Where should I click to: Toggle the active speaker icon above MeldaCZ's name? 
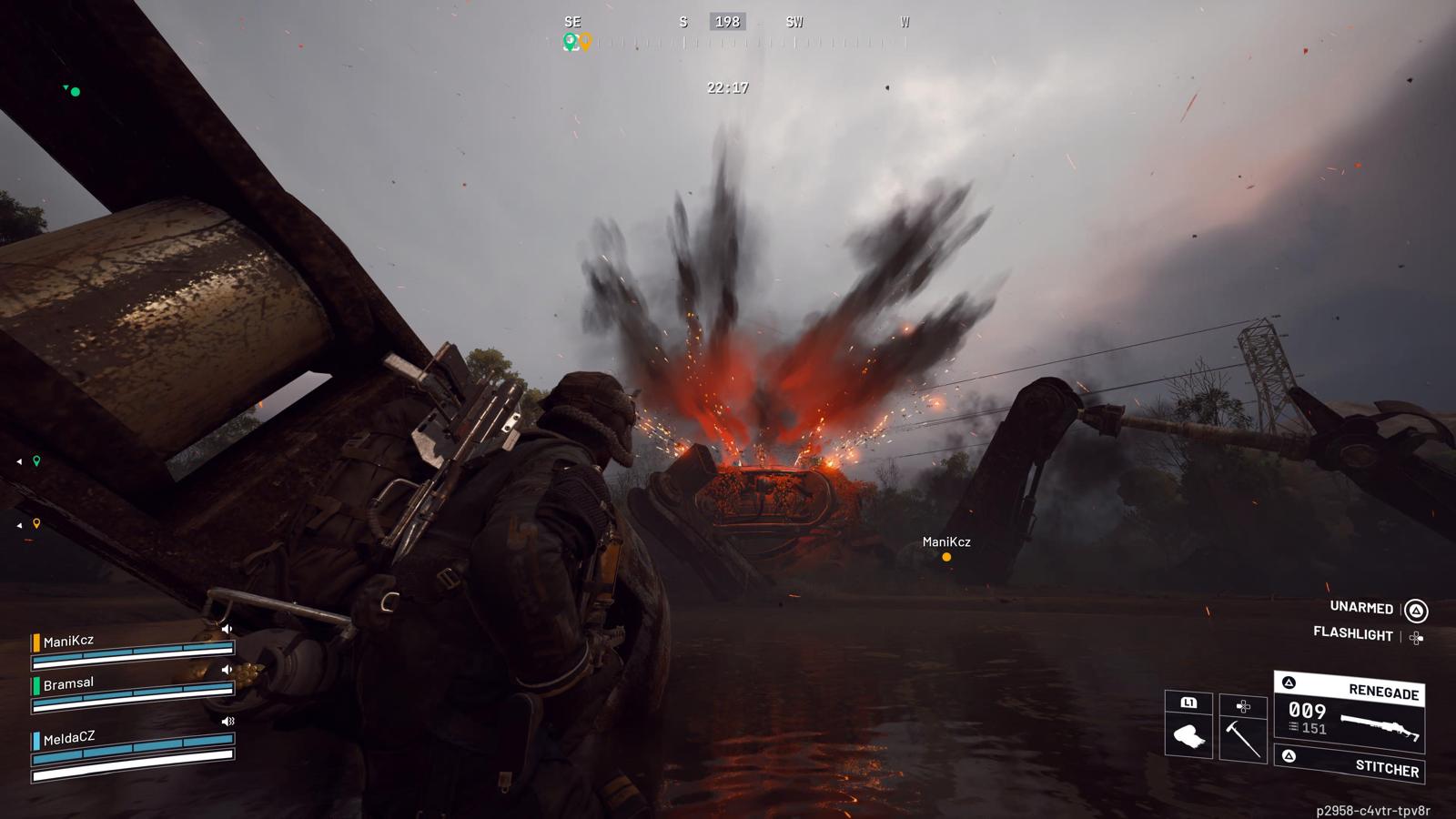pyautogui.click(x=227, y=722)
